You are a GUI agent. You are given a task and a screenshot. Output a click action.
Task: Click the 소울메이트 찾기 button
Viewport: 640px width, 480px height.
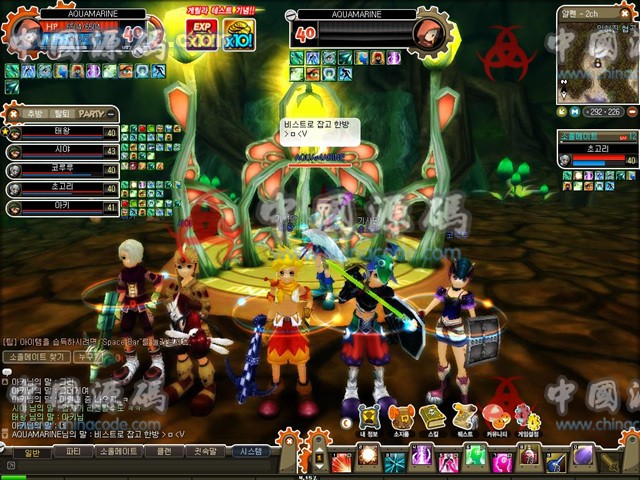(39, 356)
